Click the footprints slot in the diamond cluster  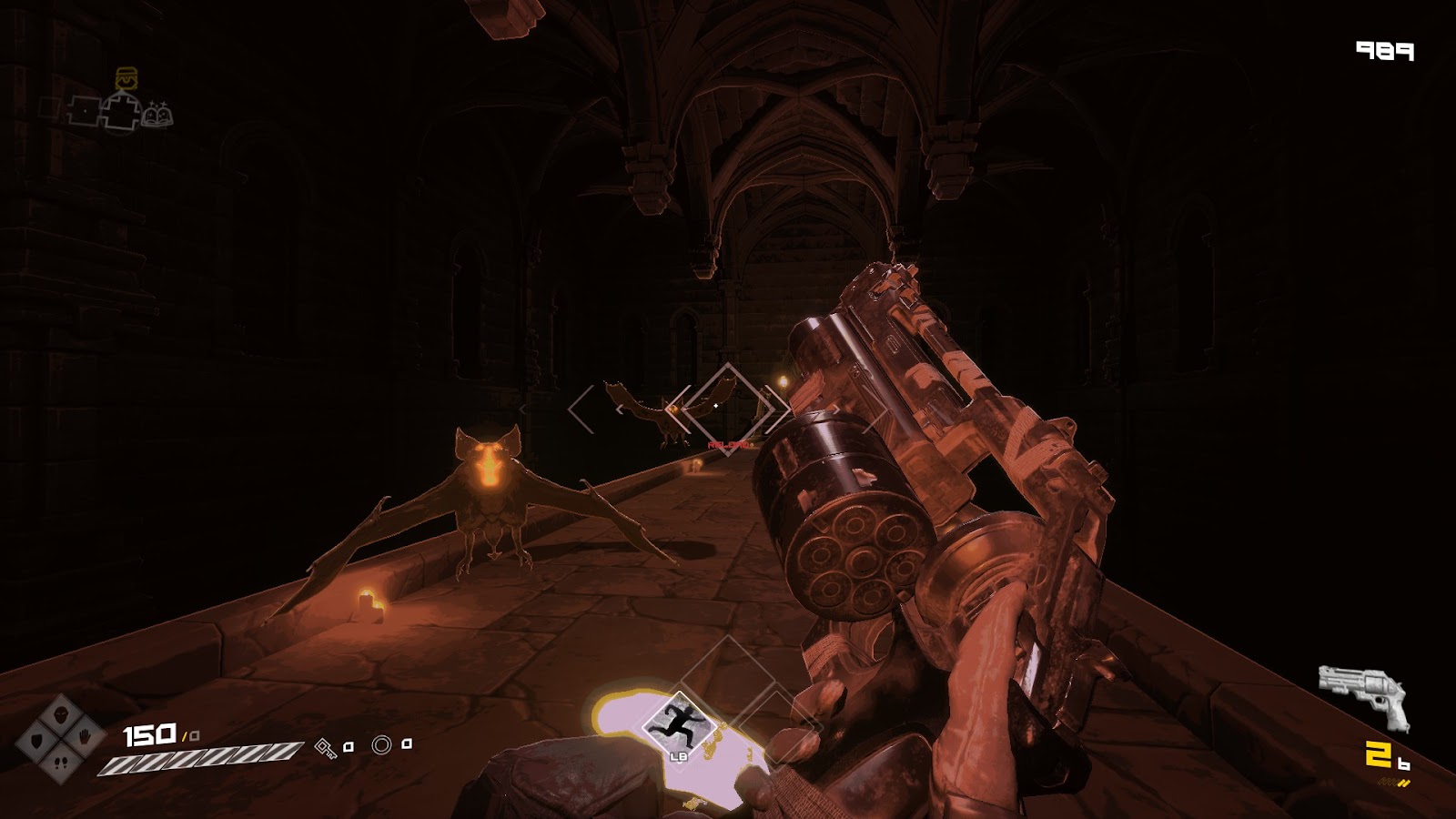point(61,763)
